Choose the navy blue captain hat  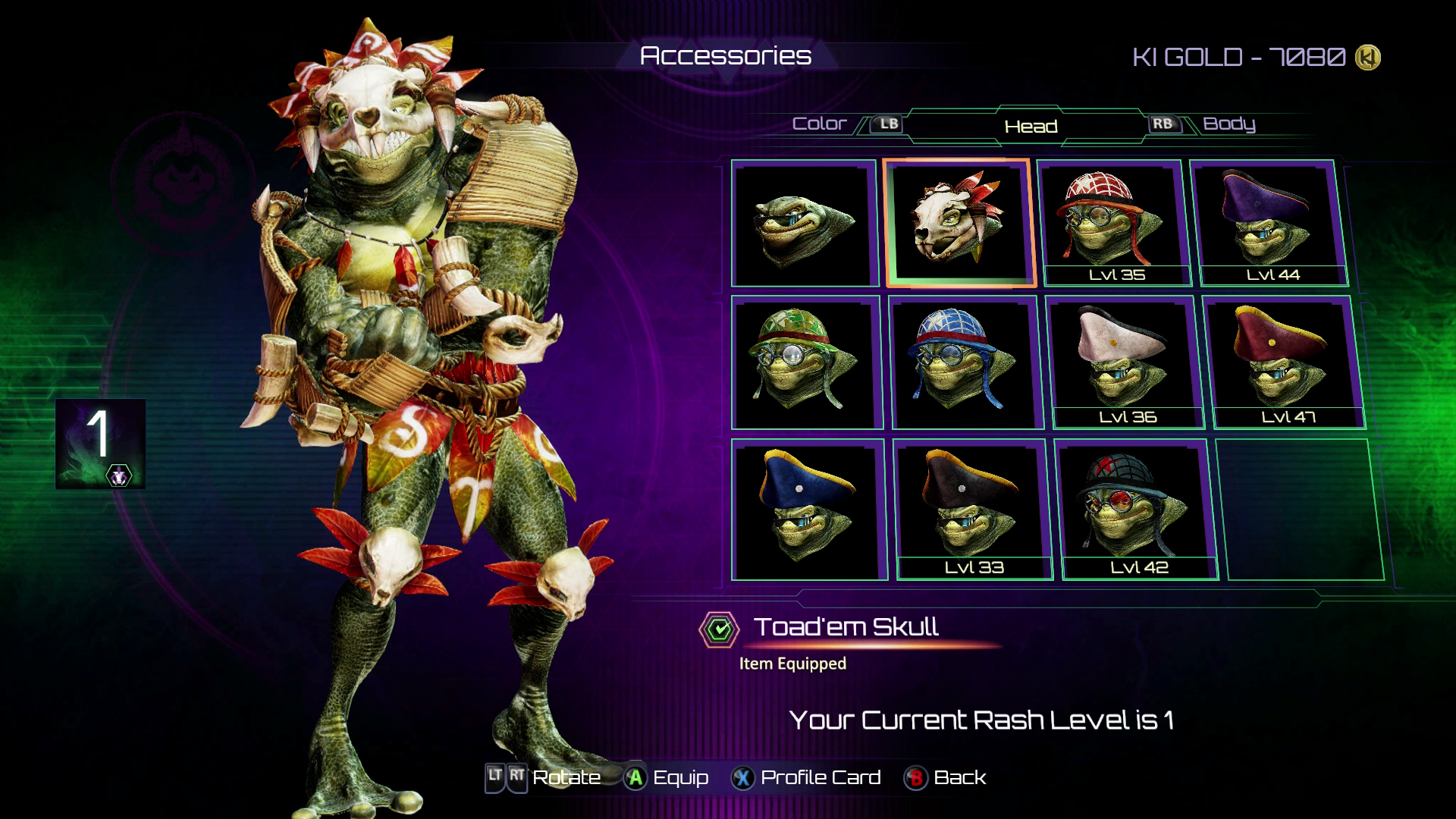(x=808, y=509)
